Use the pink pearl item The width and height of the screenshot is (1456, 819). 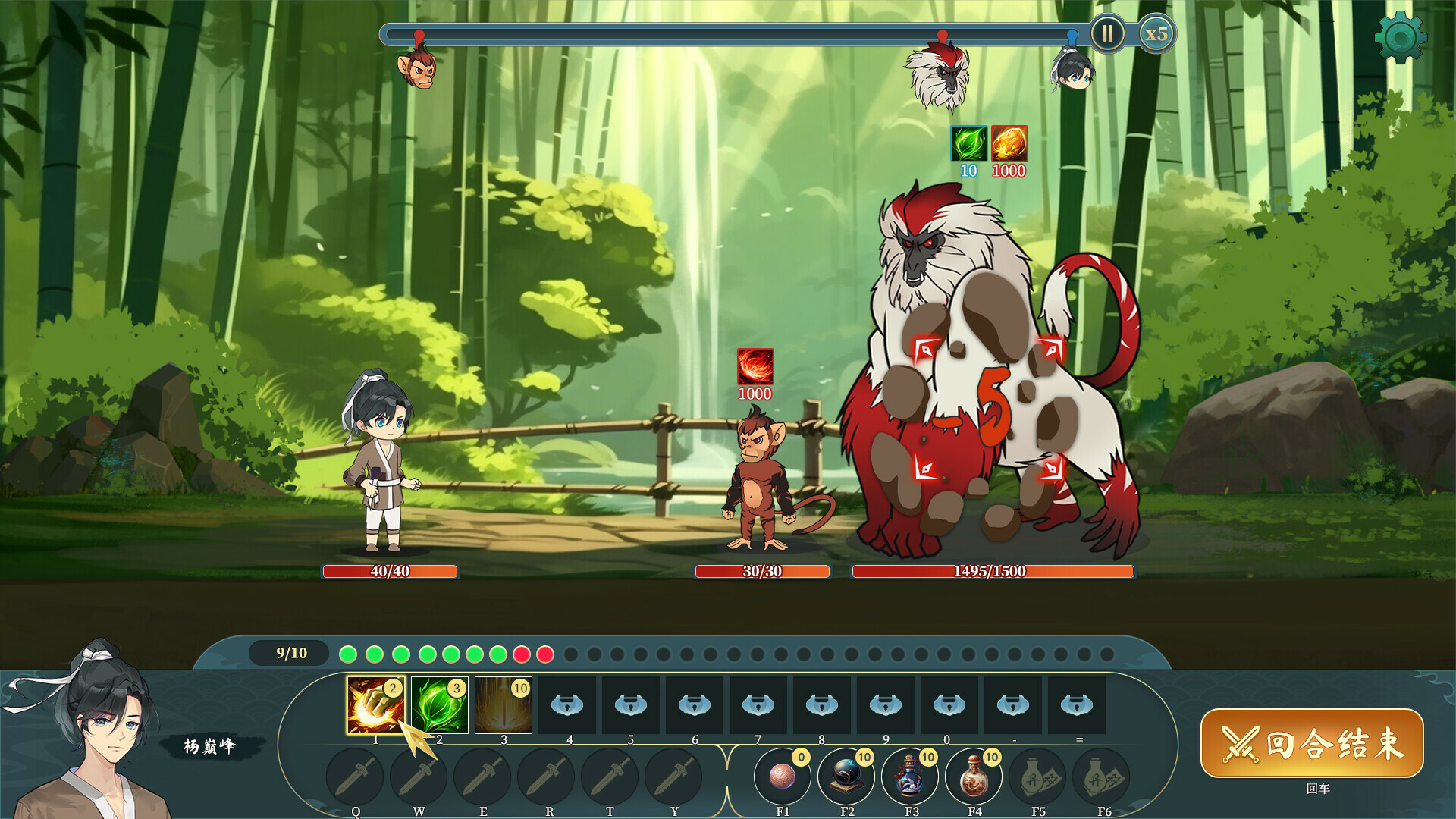coord(783,777)
